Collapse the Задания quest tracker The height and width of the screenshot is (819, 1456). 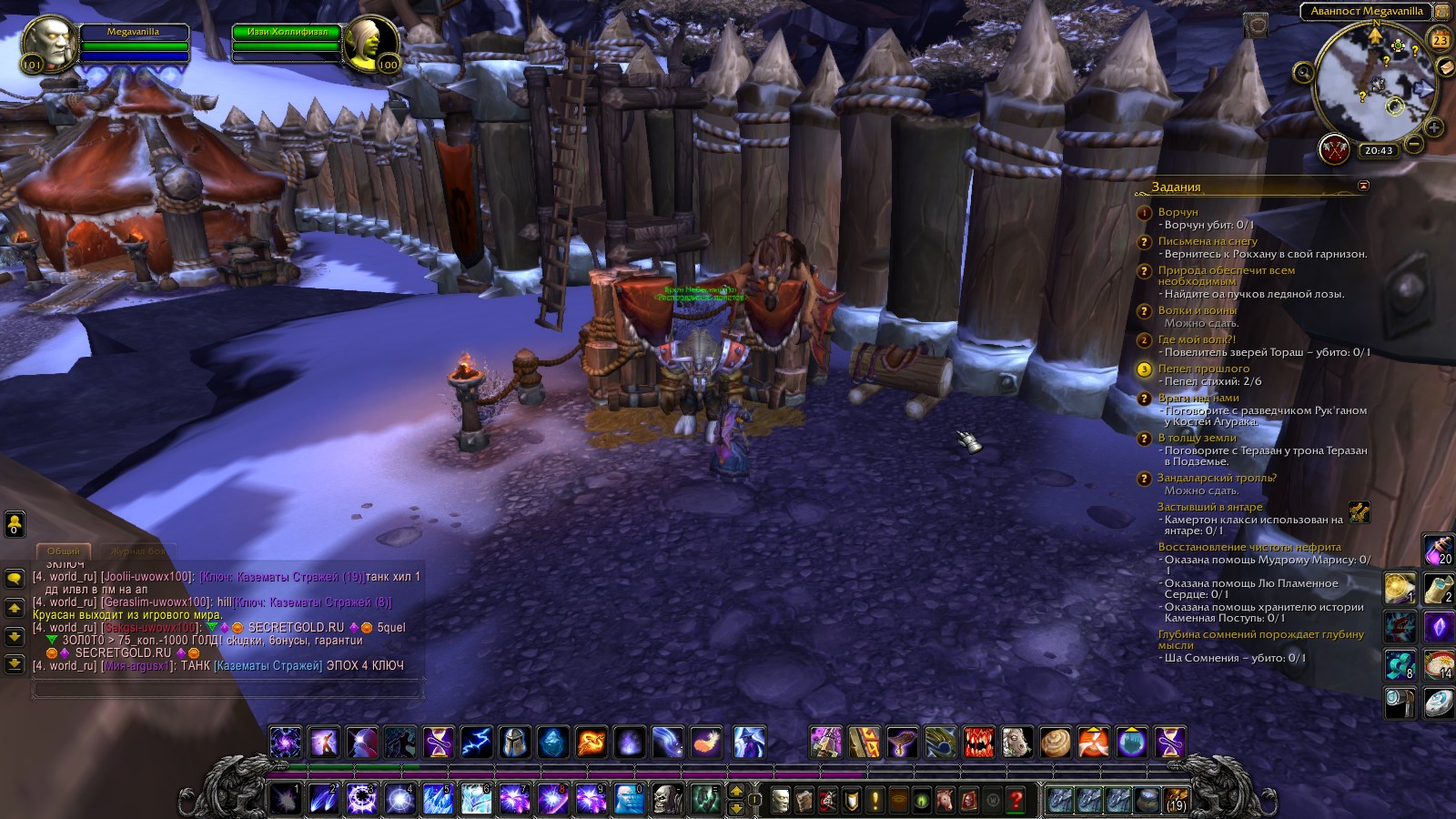1362,186
